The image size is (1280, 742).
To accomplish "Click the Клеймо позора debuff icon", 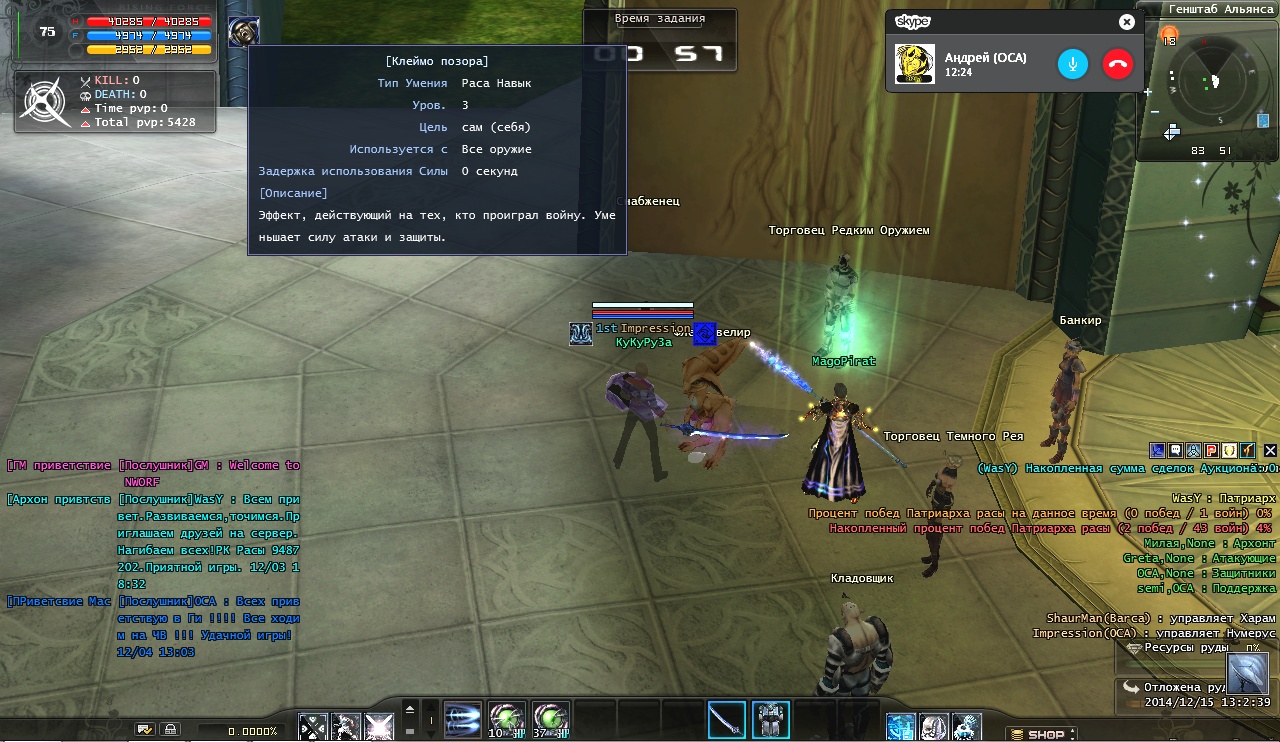I will coord(243,32).
